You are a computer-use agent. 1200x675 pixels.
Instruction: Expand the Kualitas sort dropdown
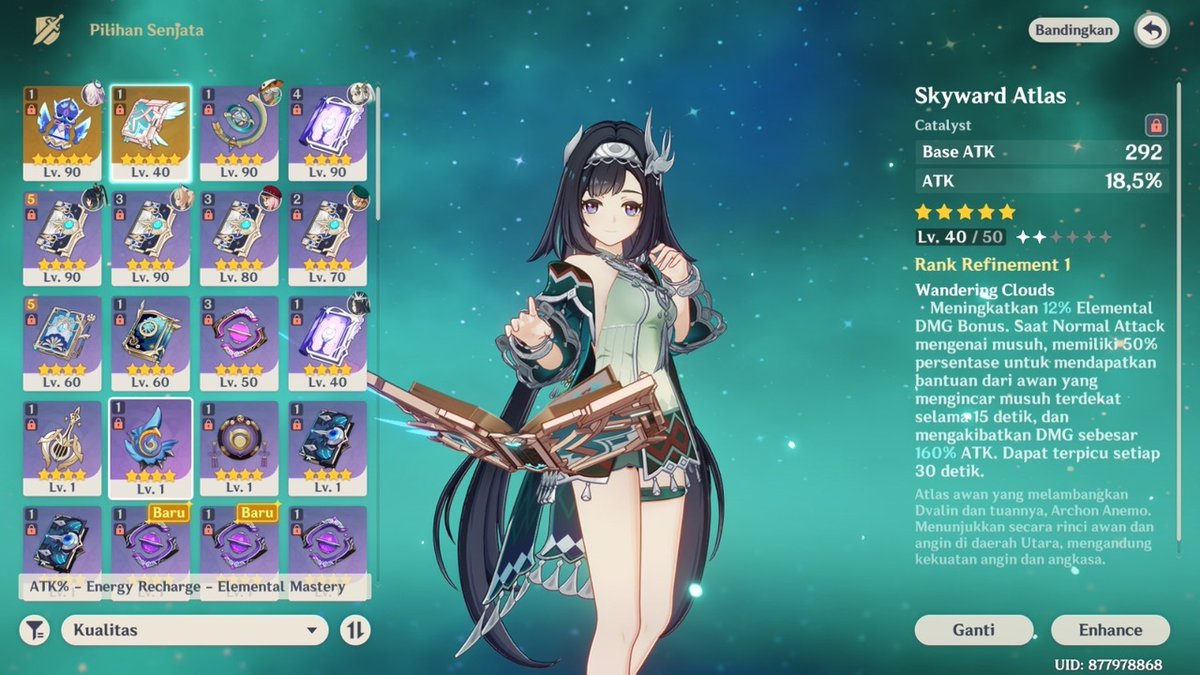tap(195, 630)
